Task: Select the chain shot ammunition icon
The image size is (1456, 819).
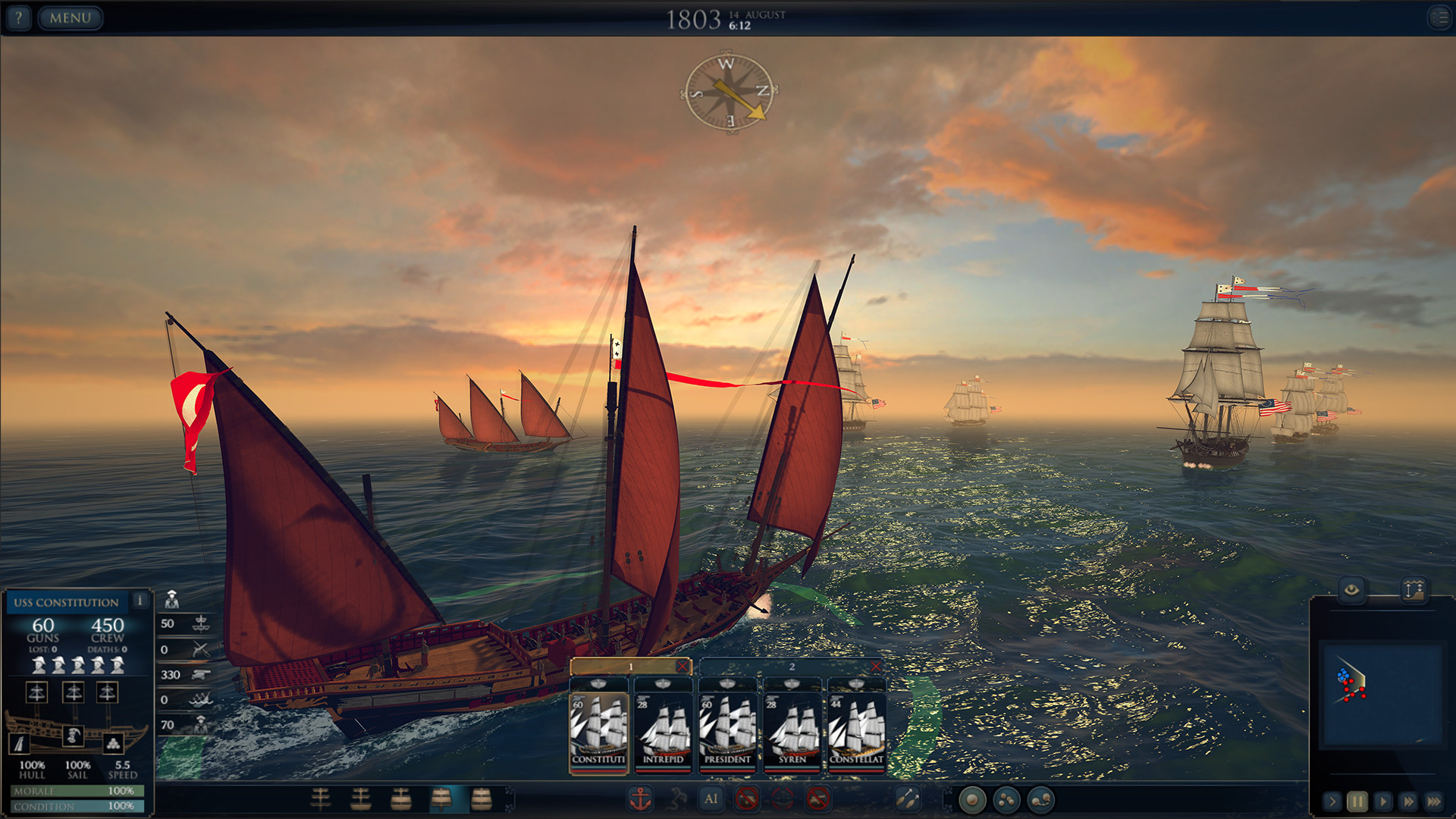Action: pyautogui.click(x=1043, y=799)
